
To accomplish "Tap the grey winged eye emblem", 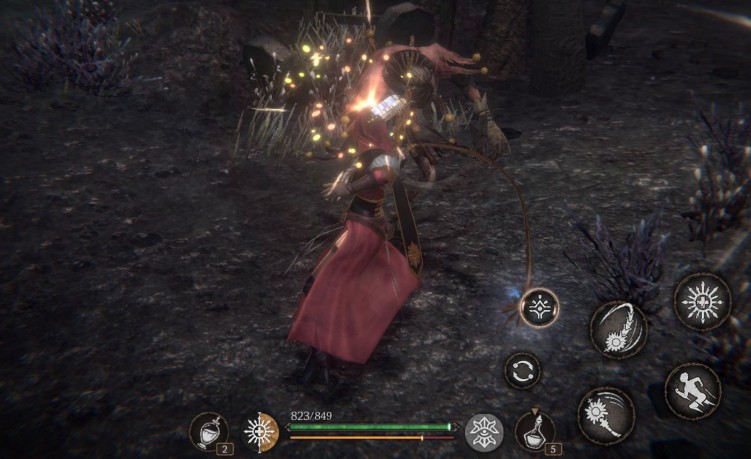I will pyautogui.click(x=485, y=432).
